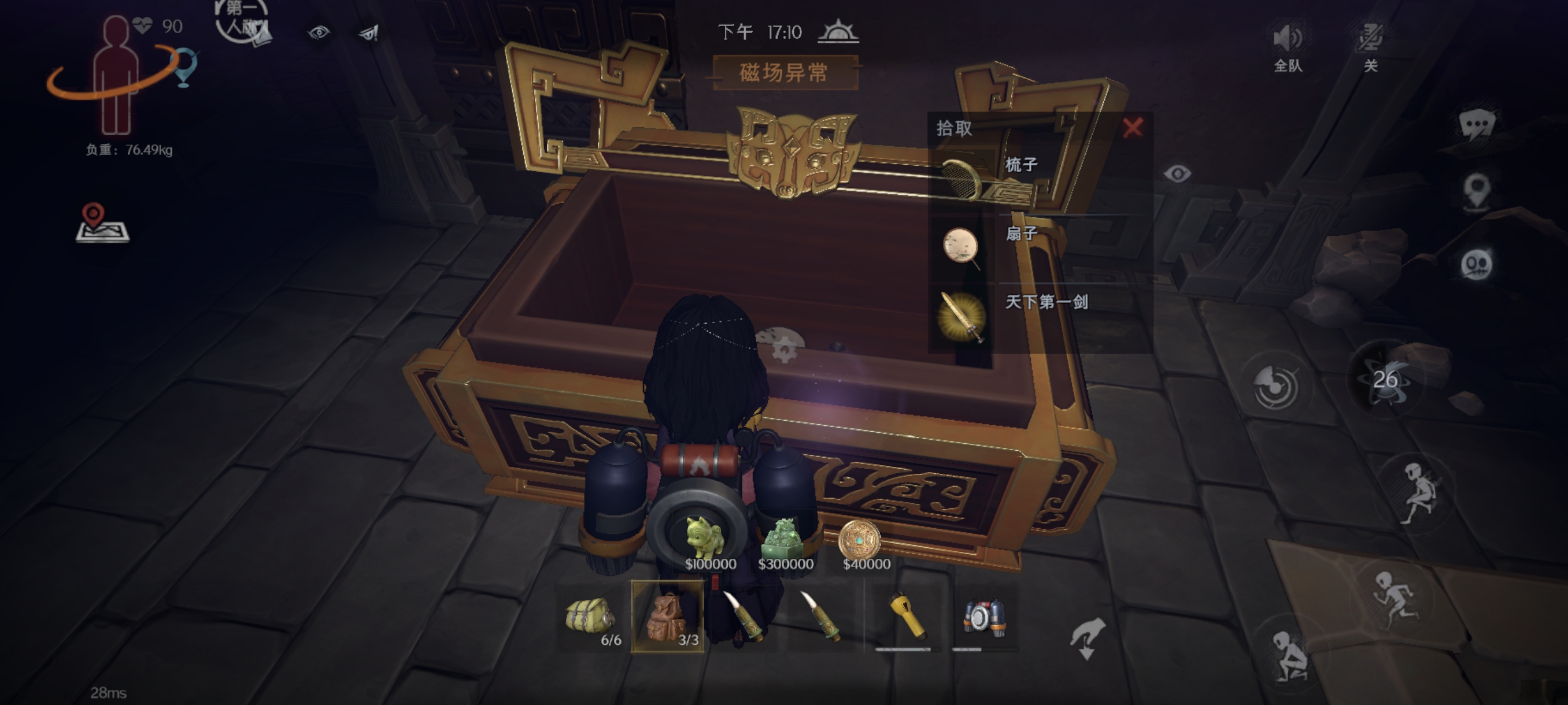The width and height of the screenshot is (1568, 705).
Task: Open the map with the red pin icon
Action: tap(102, 223)
